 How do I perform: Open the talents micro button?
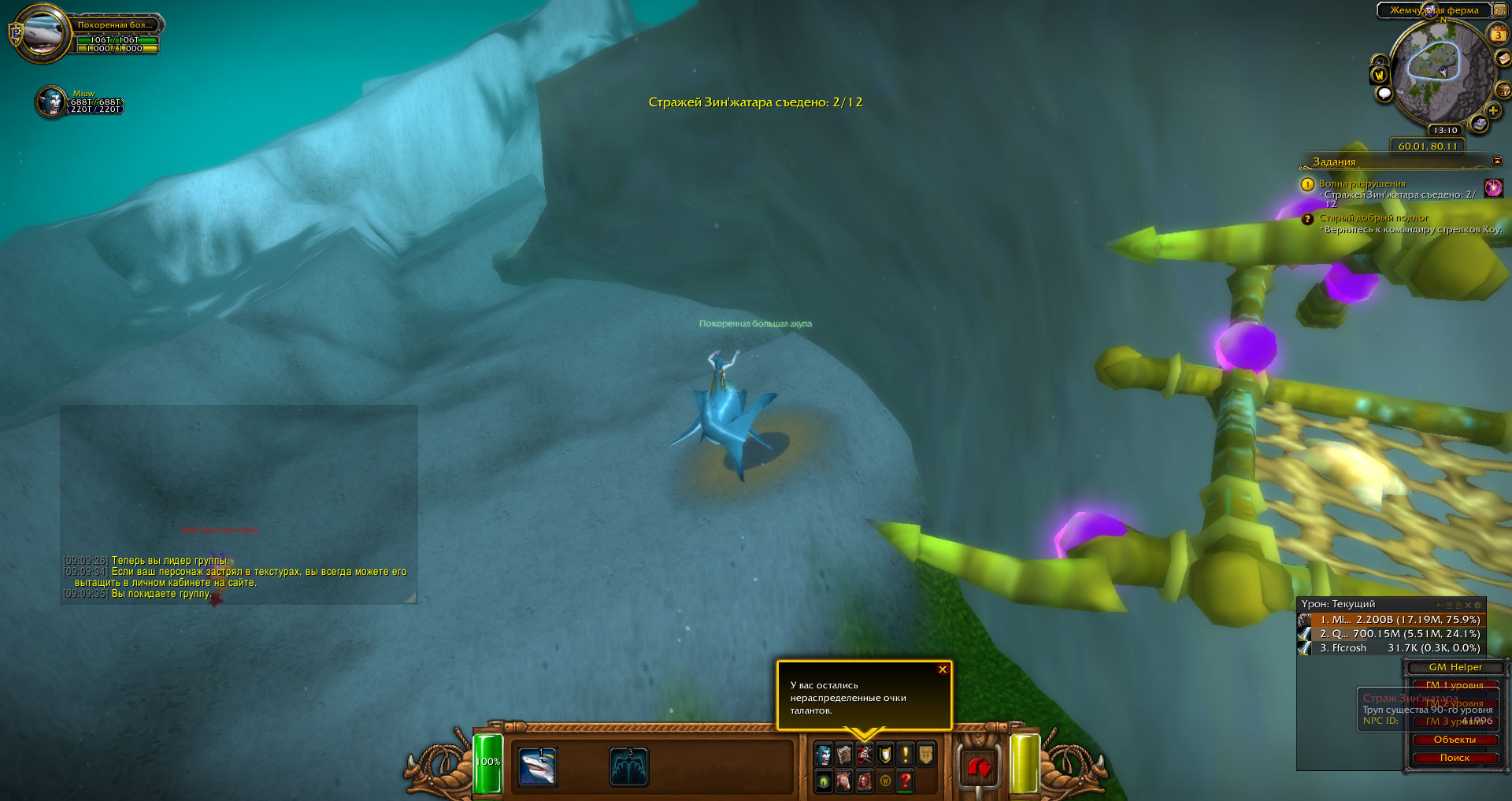[865, 755]
